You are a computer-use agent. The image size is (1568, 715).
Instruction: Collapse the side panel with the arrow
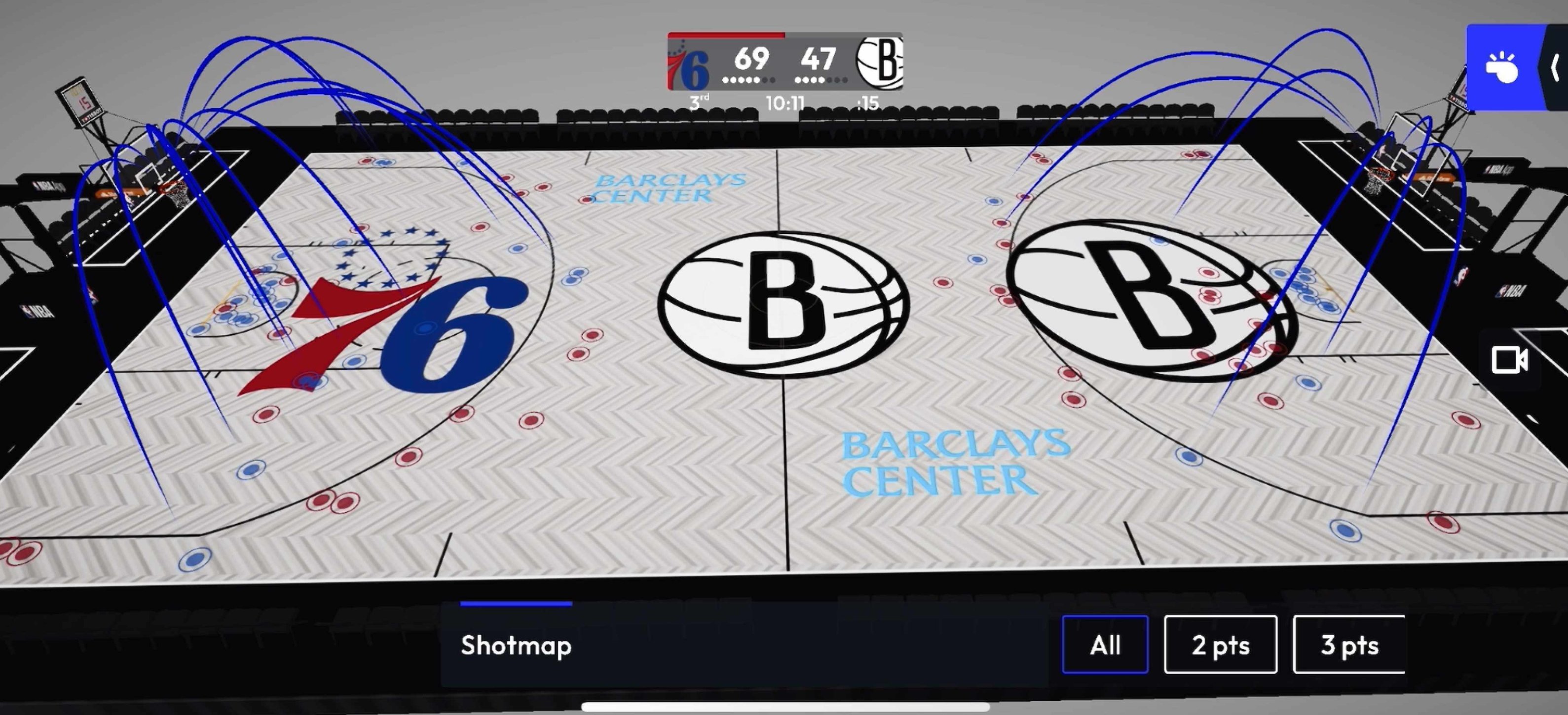[1555, 68]
